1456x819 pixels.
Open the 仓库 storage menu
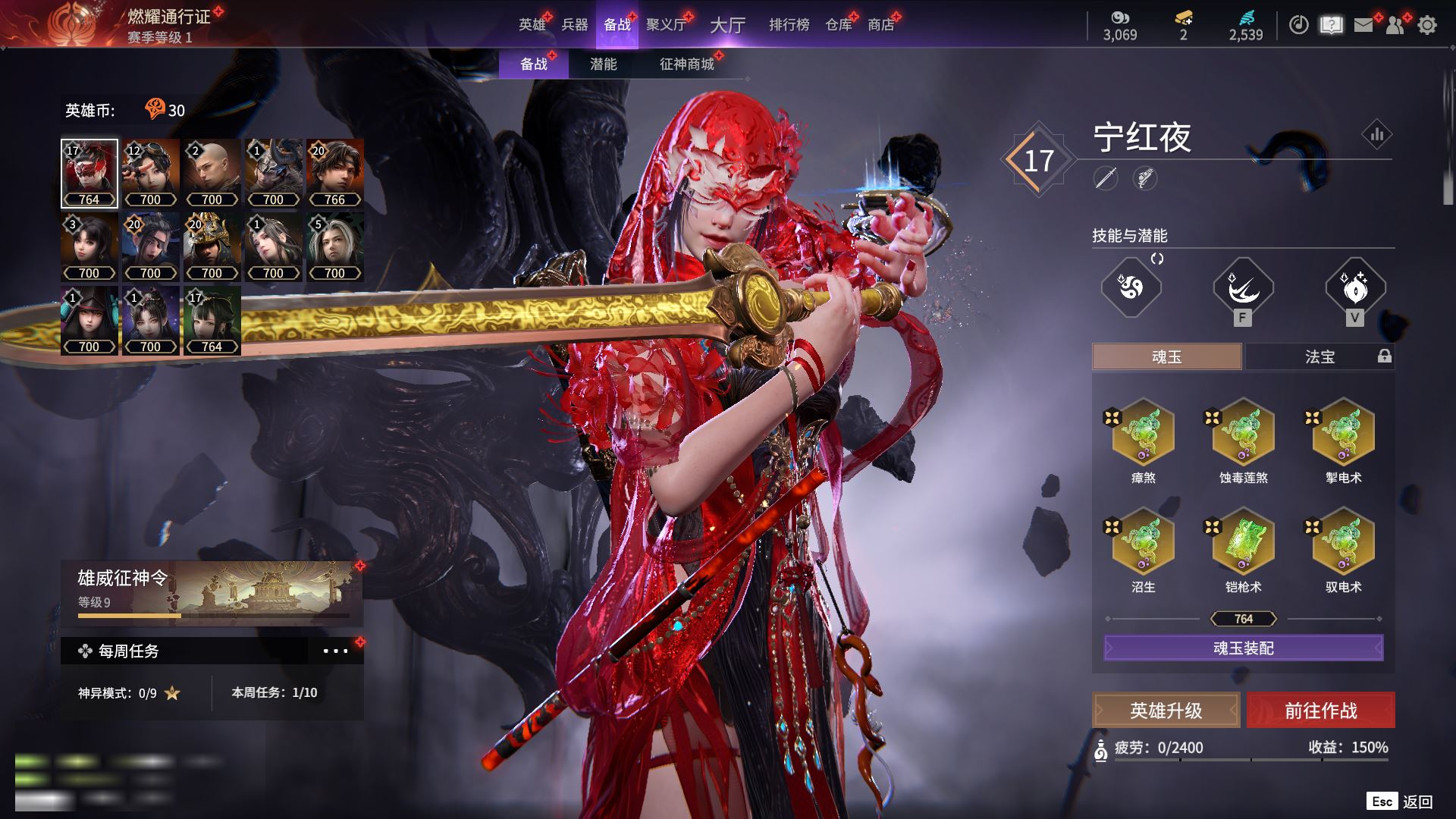838,25
